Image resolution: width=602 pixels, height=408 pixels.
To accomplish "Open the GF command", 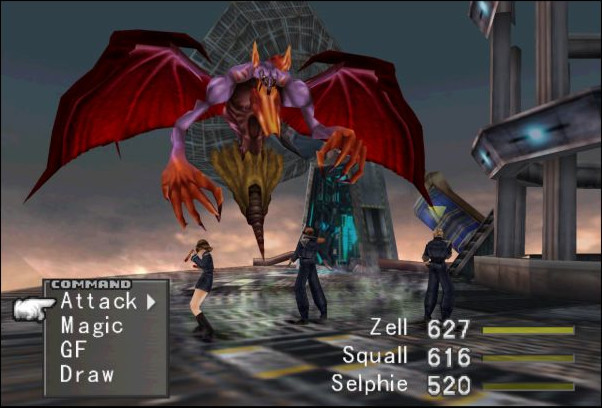I will click(x=73, y=350).
